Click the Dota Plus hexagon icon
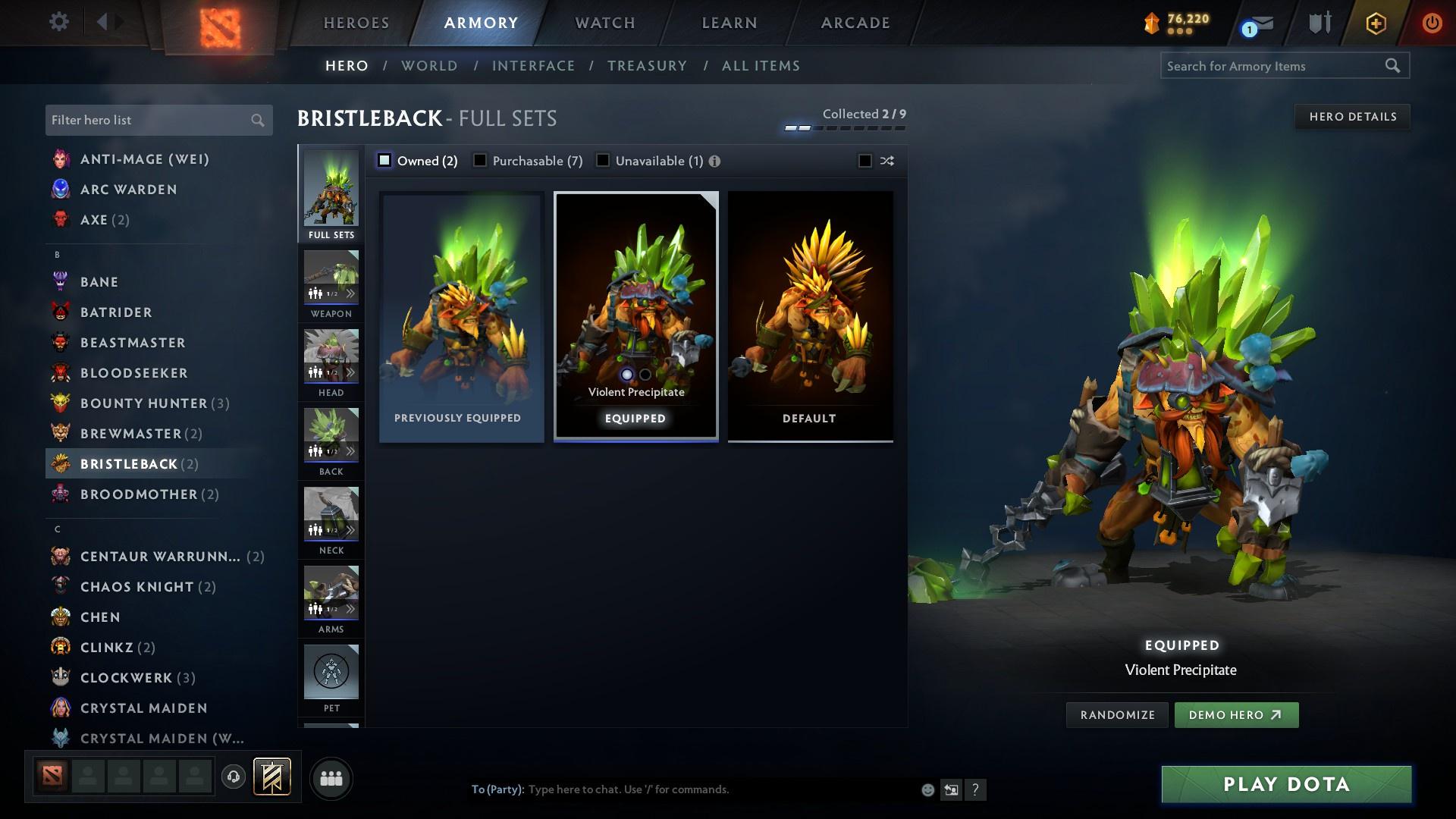This screenshot has height=819, width=1456. coord(1375,22)
